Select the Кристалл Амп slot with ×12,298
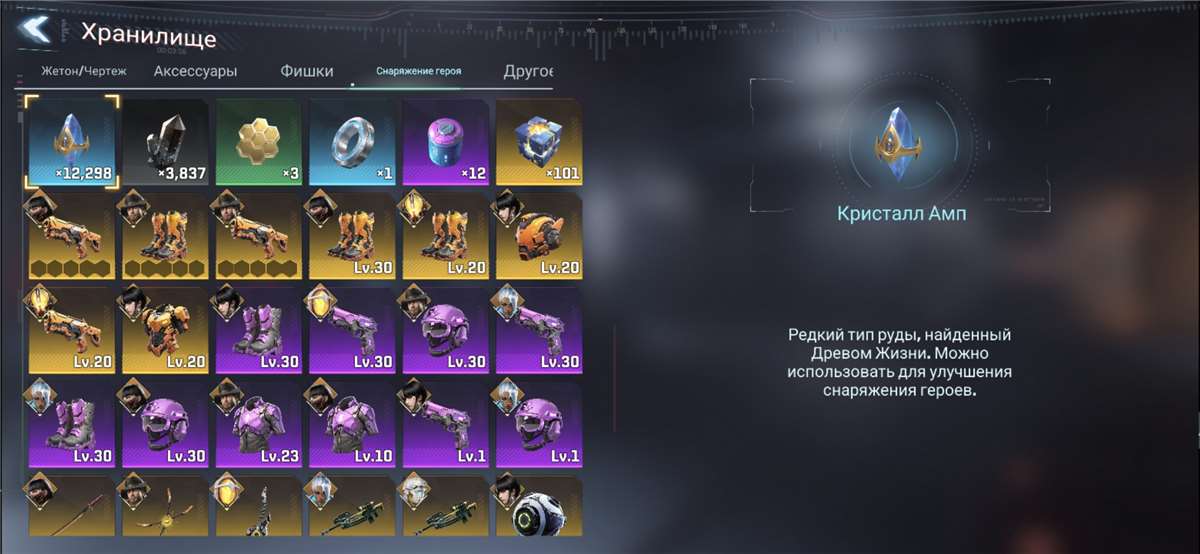This screenshot has width=1200, height=554. 72,142
